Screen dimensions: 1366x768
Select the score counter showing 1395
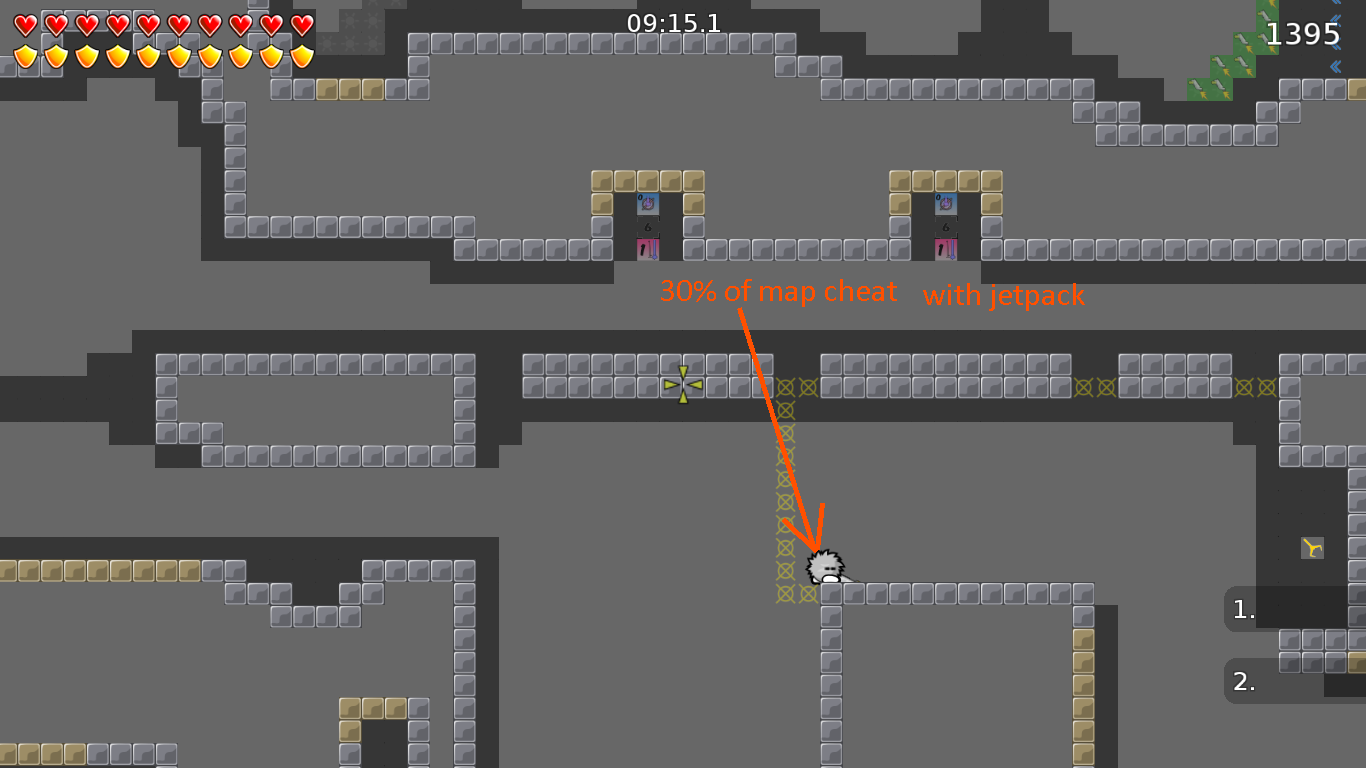[1303, 33]
